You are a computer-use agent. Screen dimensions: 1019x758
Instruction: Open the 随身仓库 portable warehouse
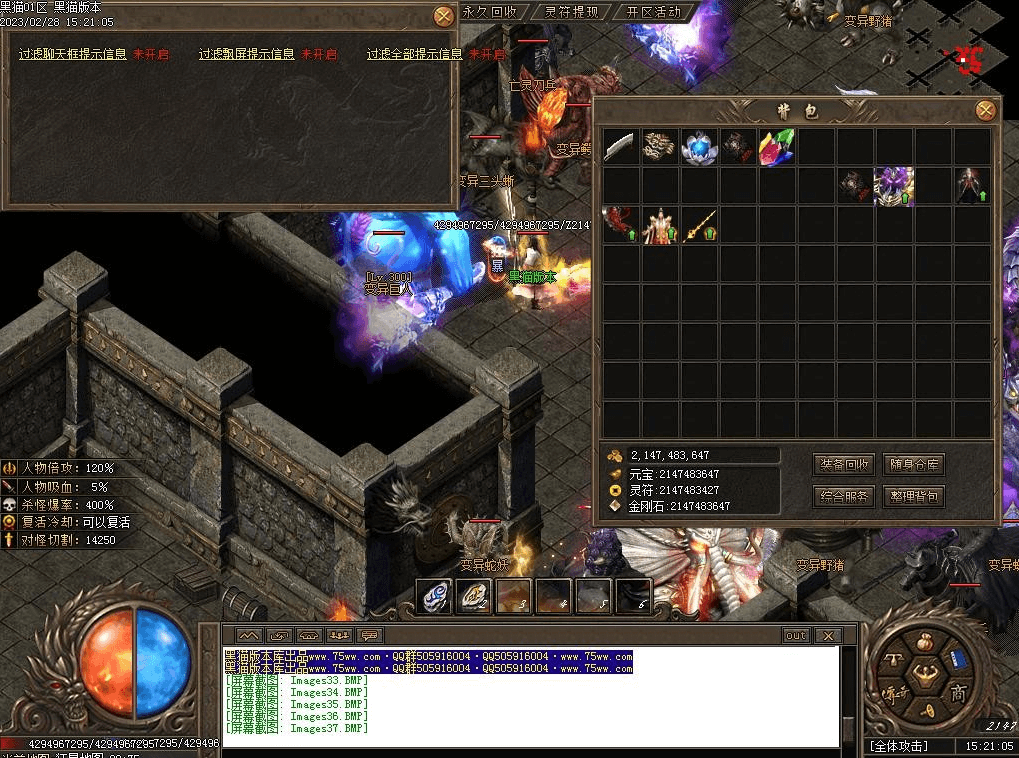tap(914, 465)
